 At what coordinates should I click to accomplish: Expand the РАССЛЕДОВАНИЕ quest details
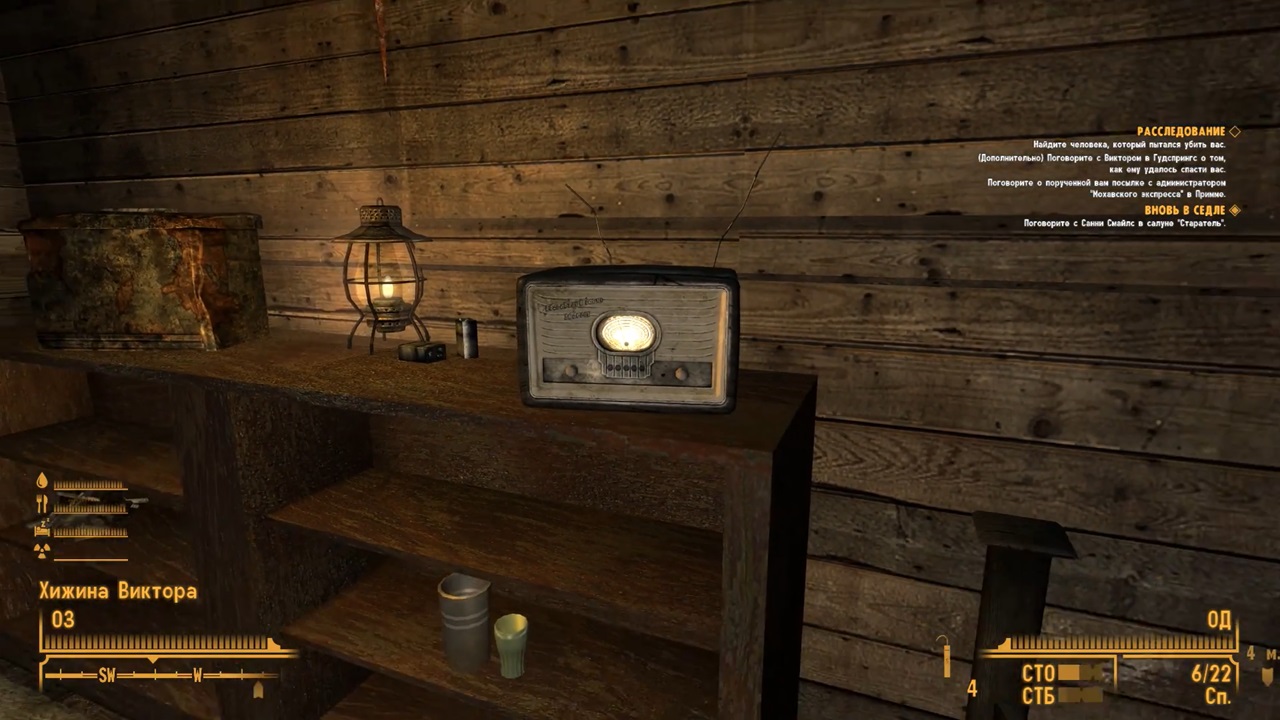click(x=1181, y=131)
